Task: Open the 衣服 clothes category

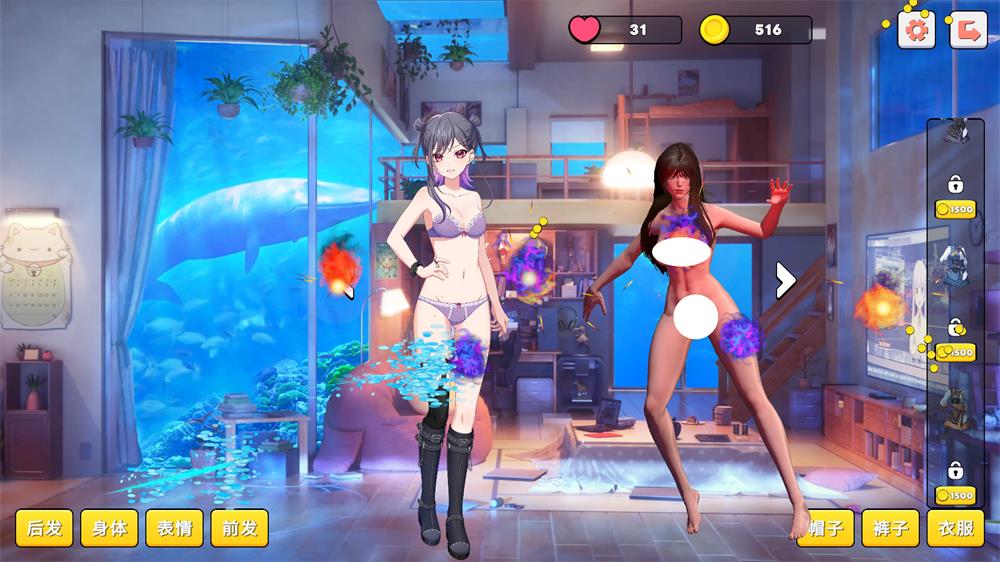Action: coord(955,528)
